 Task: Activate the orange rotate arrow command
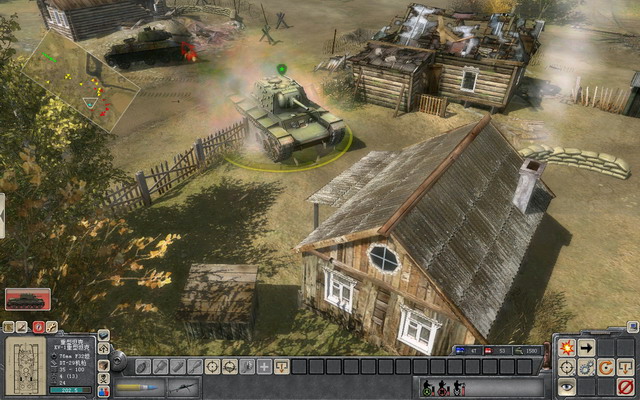point(606,367)
